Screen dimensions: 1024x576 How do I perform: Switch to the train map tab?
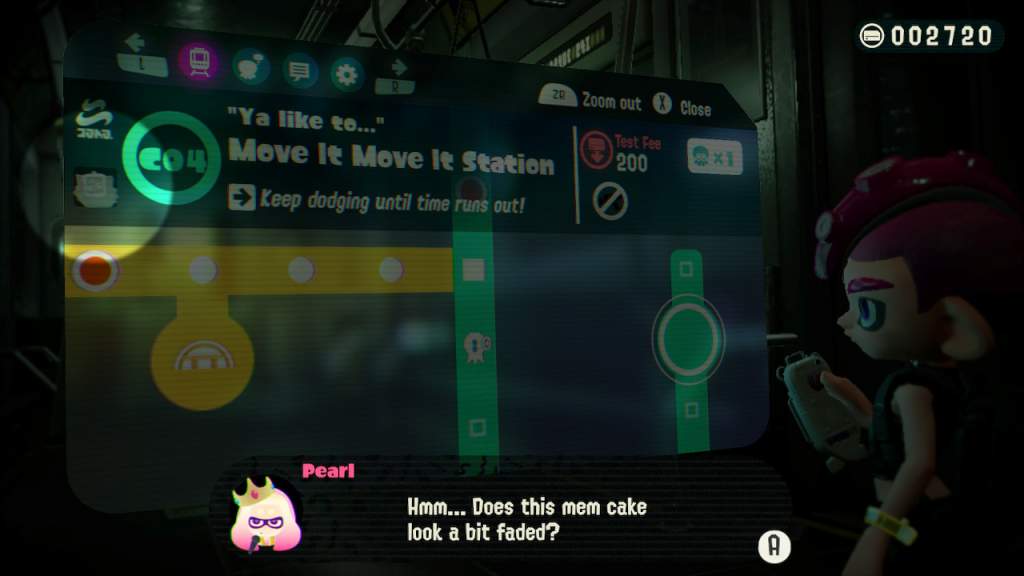point(199,61)
